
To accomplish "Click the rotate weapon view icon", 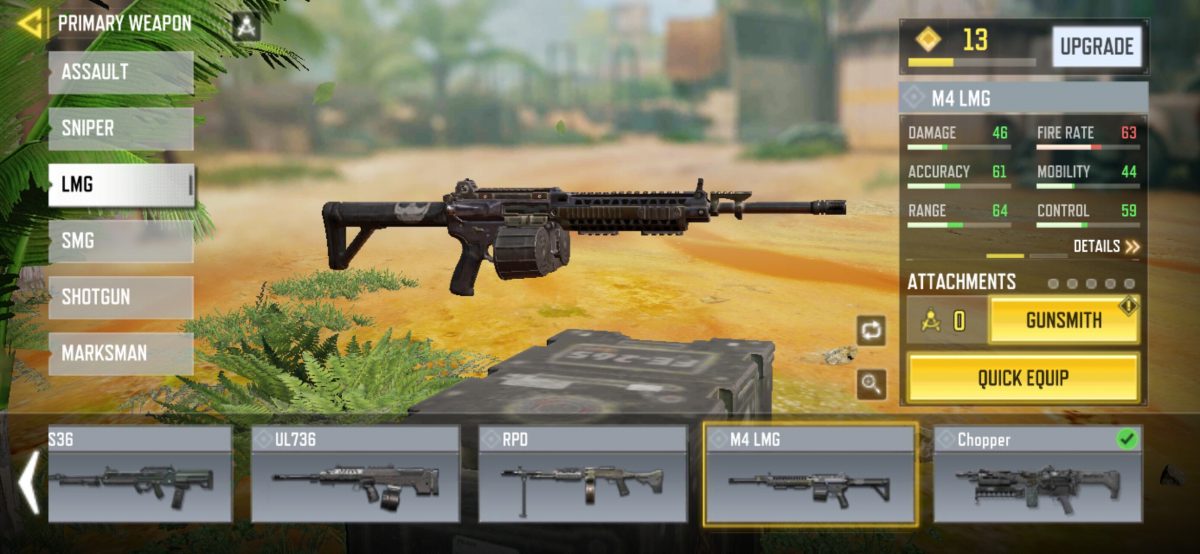I will (x=870, y=329).
